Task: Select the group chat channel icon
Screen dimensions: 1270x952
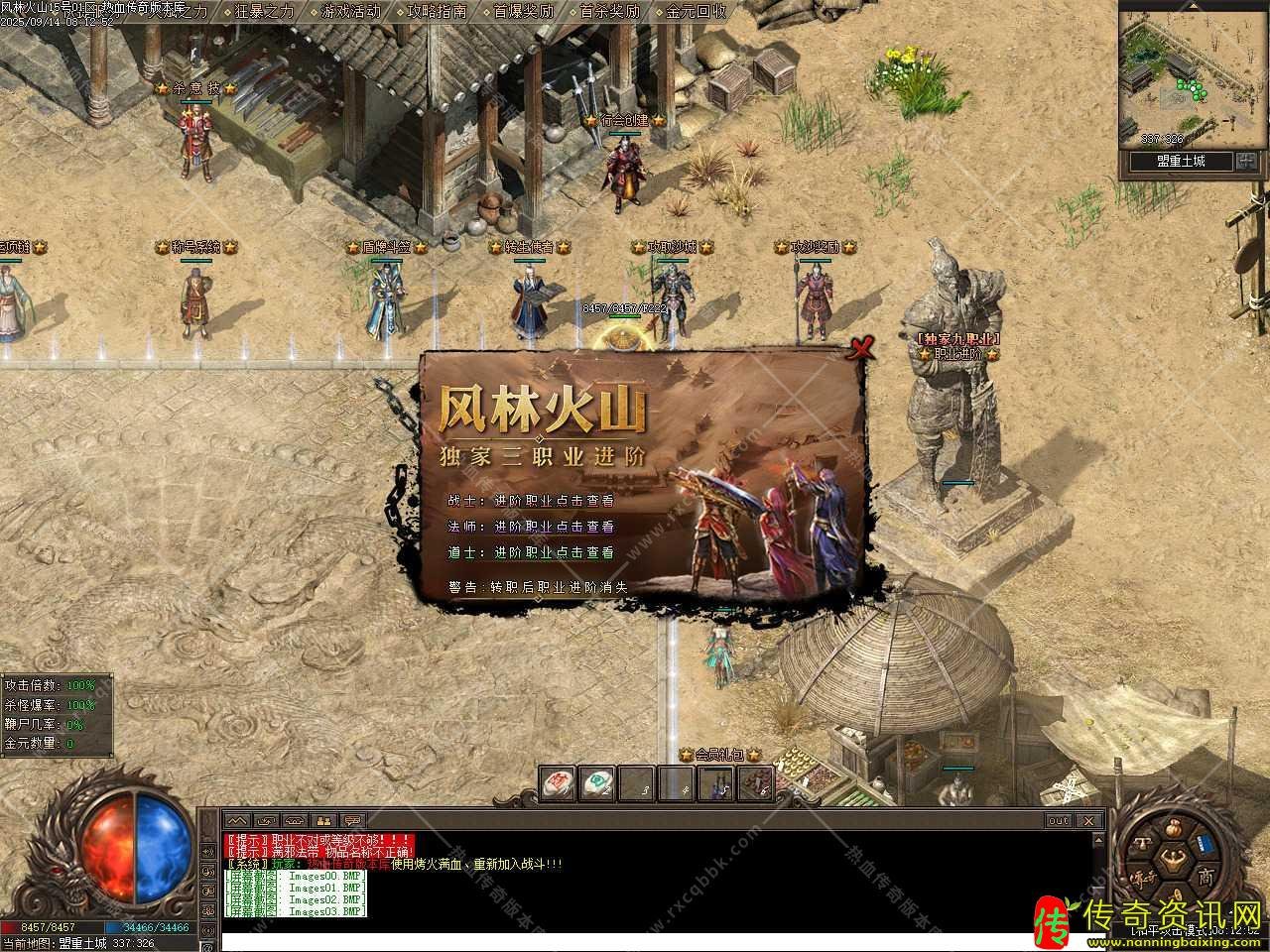Action: click(323, 821)
